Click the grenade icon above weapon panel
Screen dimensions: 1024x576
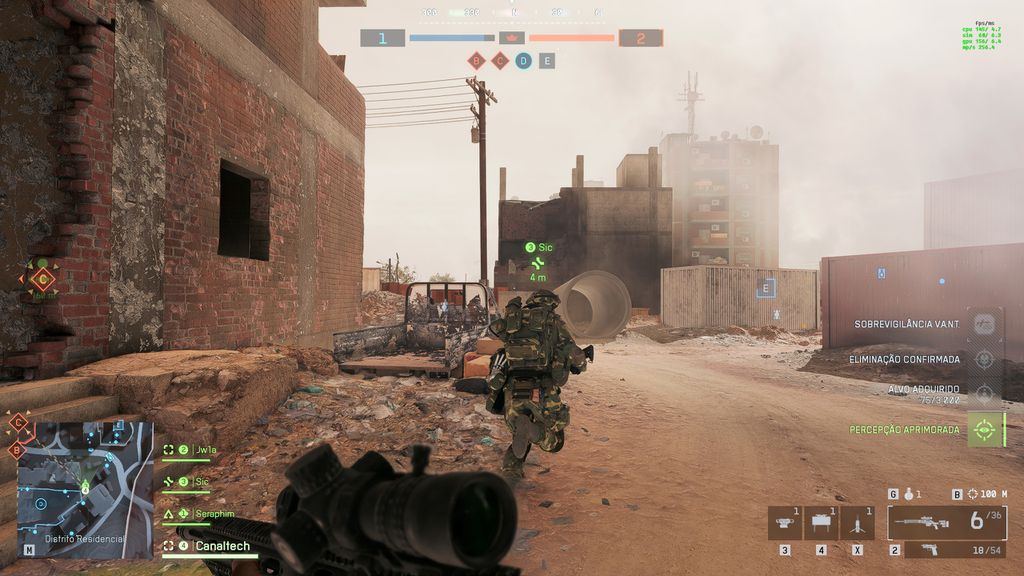coord(908,494)
